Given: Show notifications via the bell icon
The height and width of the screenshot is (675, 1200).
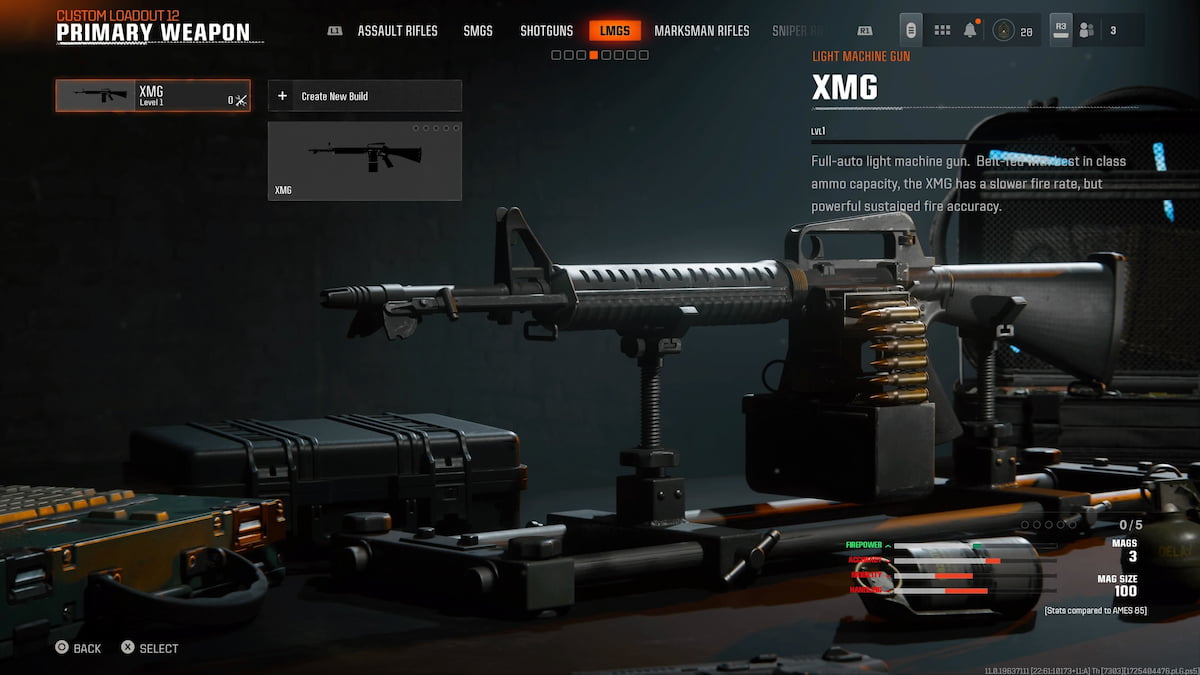Looking at the screenshot, I should (970, 31).
